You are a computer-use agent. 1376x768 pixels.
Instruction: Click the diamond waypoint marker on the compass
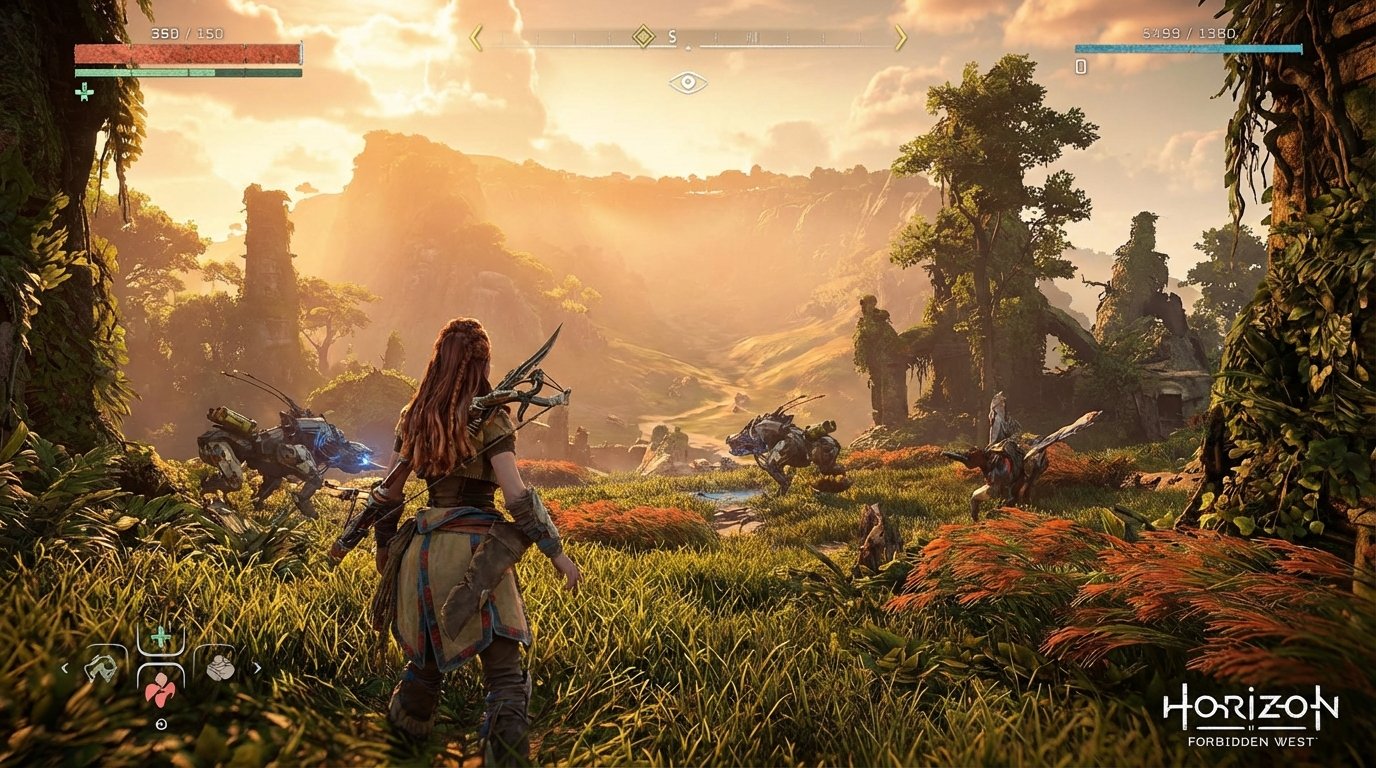(x=644, y=37)
